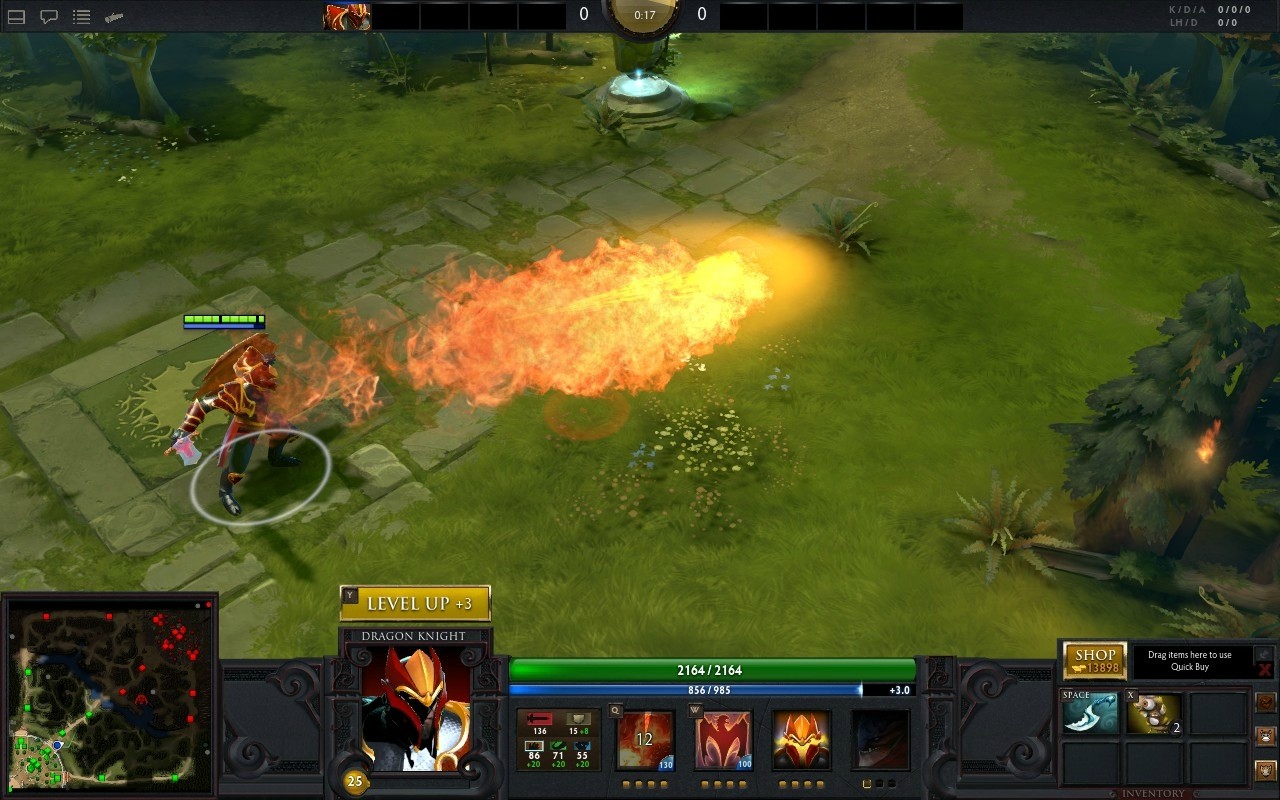1280x800 pixels.
Task: Click the Level Up +3 button
Action: [x=415, y=603]
